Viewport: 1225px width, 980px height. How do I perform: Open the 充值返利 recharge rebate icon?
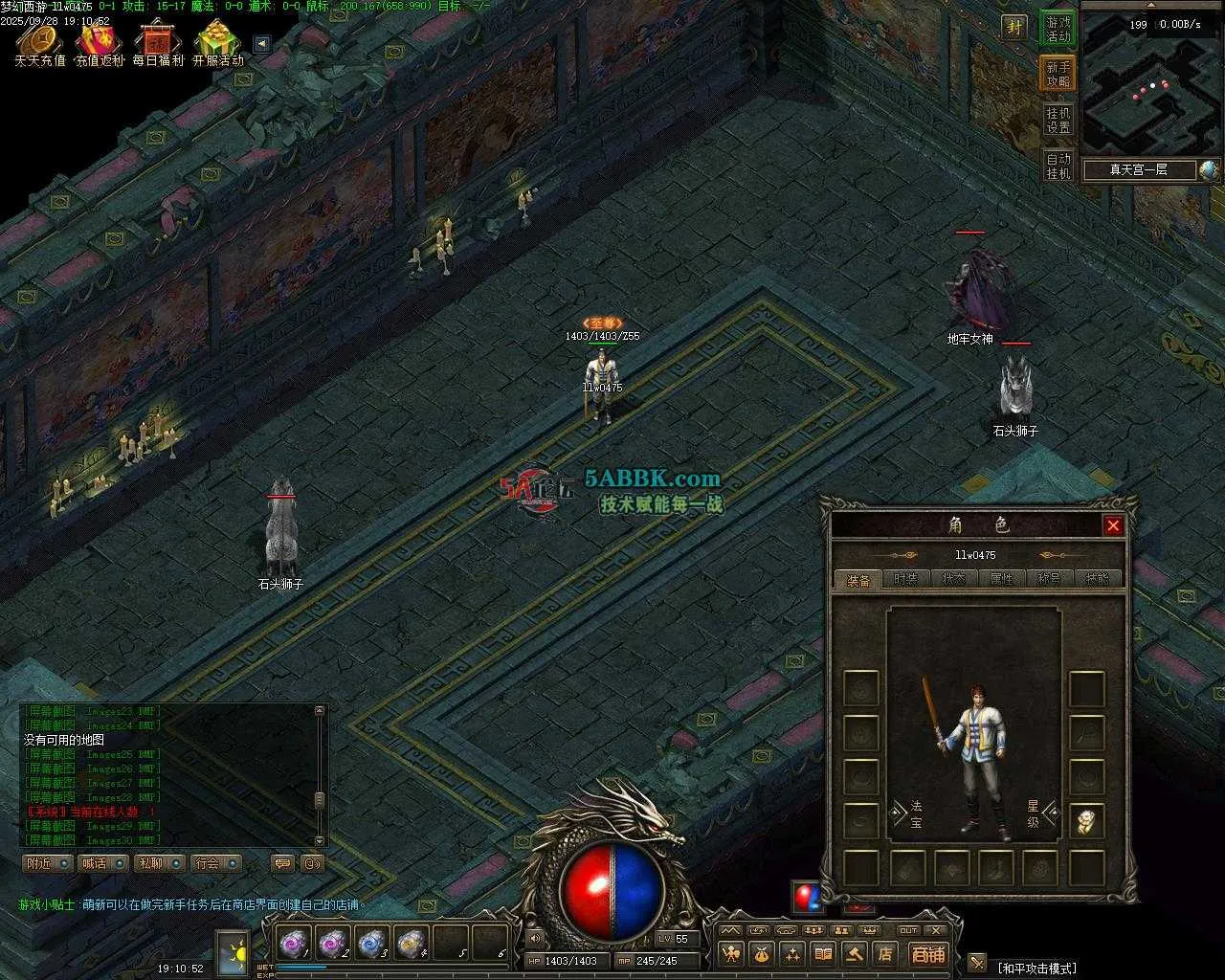[100, 43]
